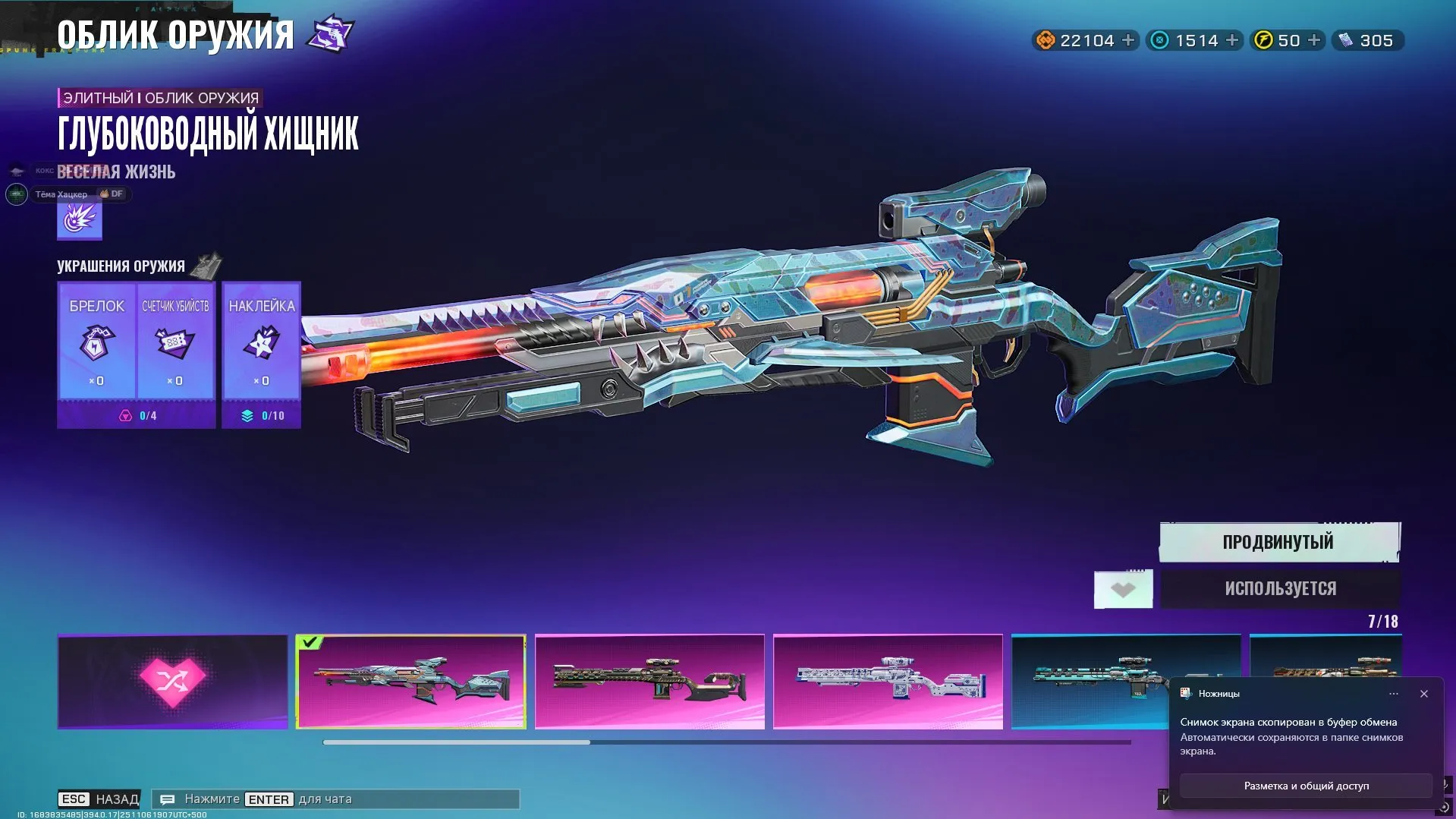Screen dimensions: 1456x819
Task: Close the Ножницы screenshot notification
Action: 1424,694
